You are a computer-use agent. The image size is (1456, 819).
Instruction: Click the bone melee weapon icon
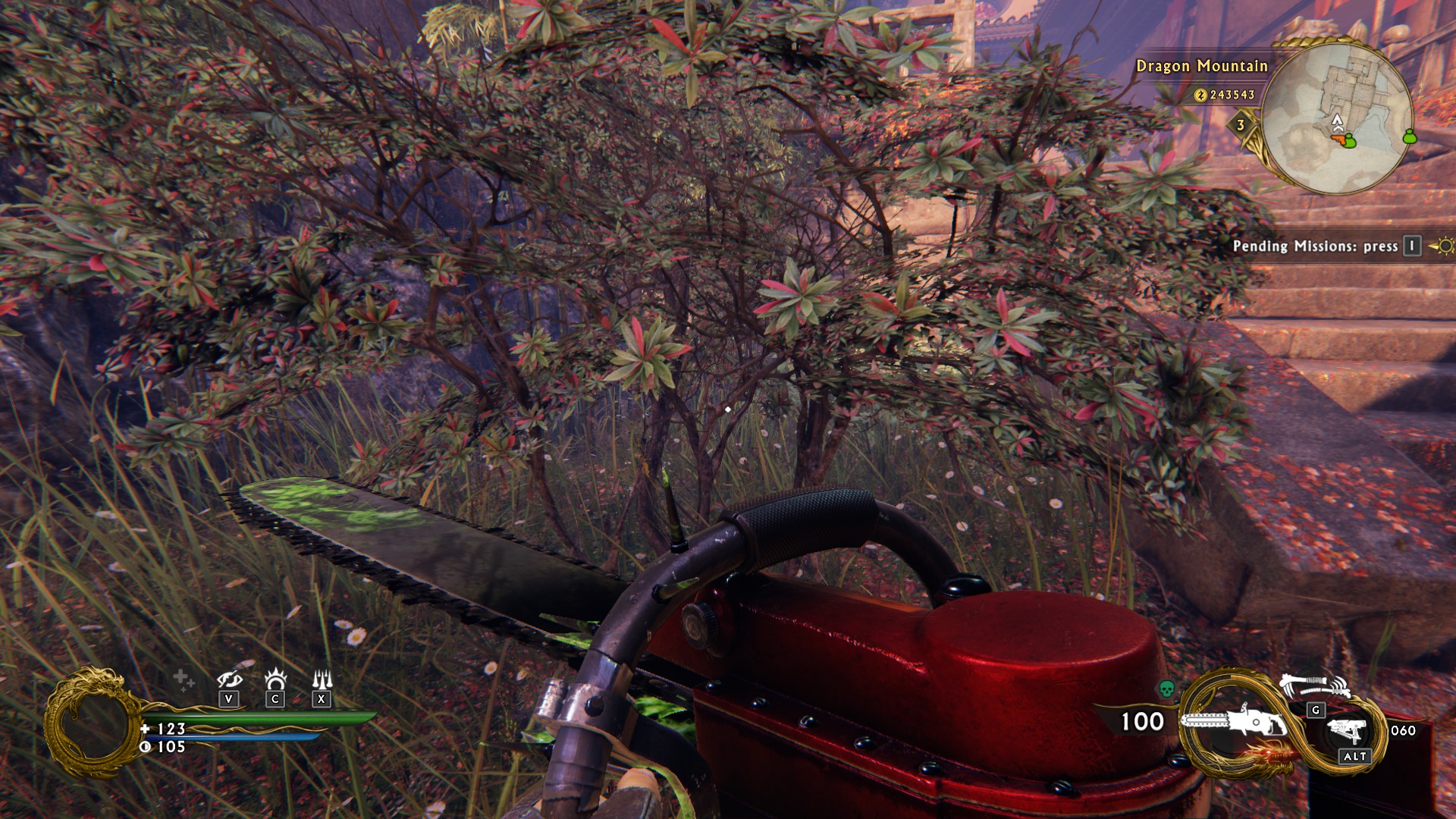click(1314, 685)
